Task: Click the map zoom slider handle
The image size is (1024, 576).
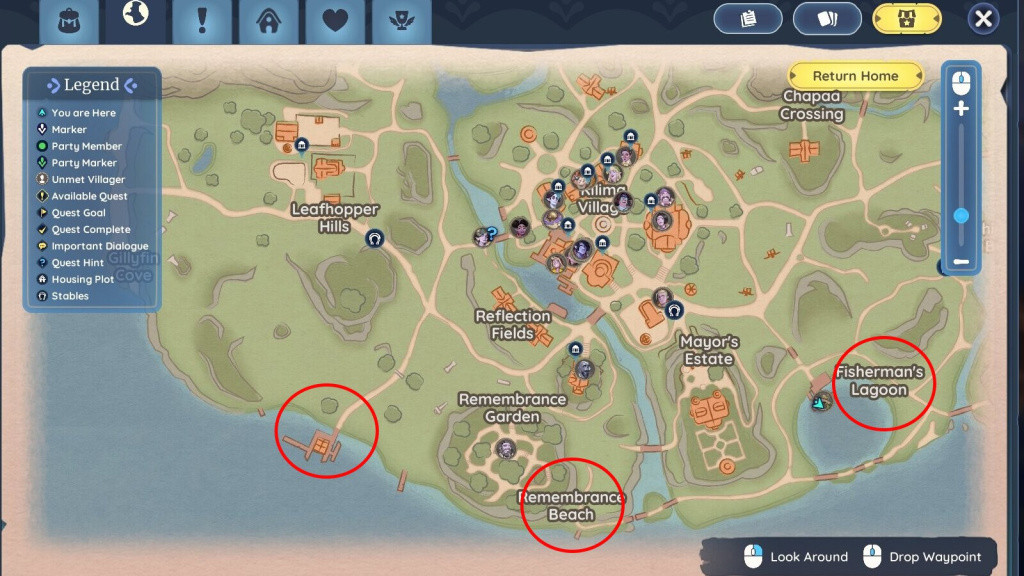Action: tap(961, 215)
